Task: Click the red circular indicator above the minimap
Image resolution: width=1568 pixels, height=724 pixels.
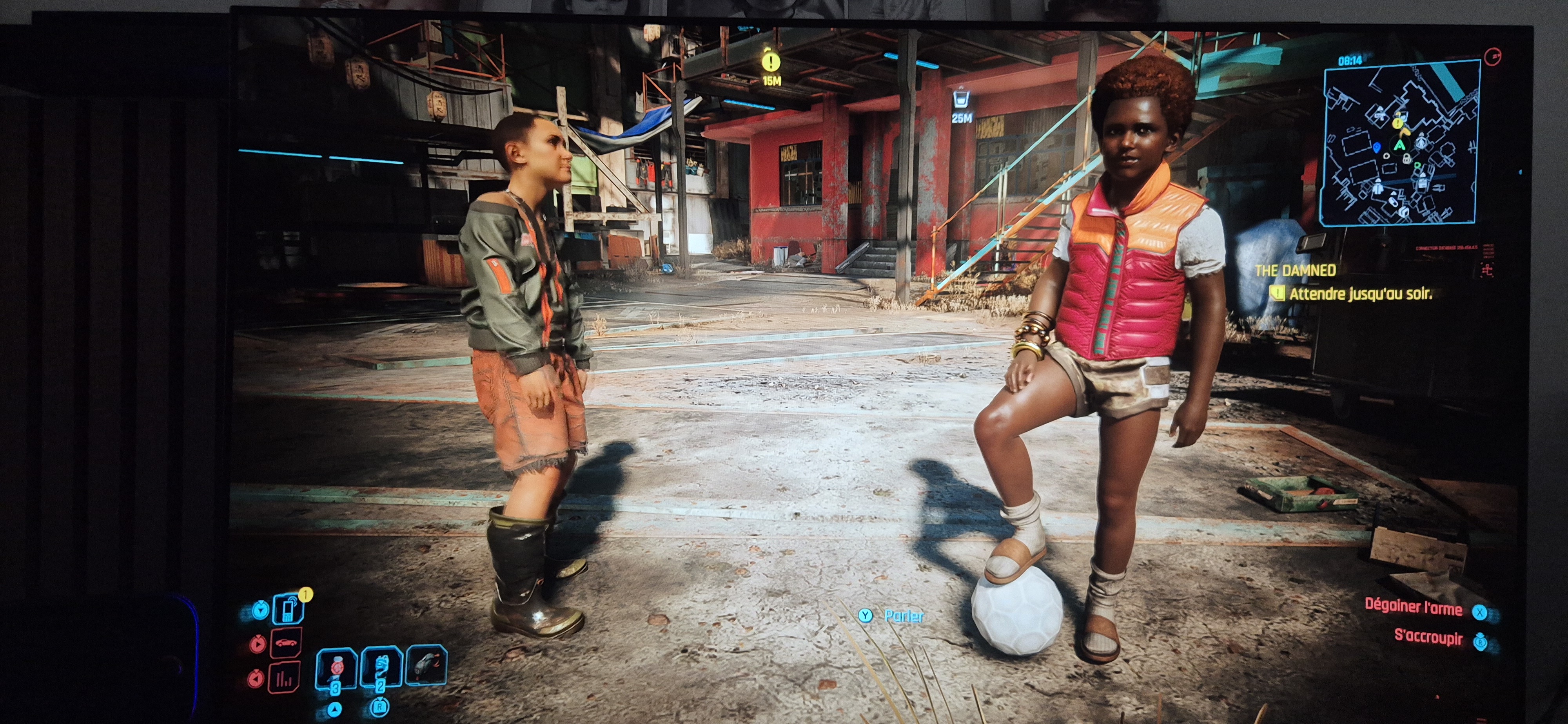Action: (x=1493, y=56)
